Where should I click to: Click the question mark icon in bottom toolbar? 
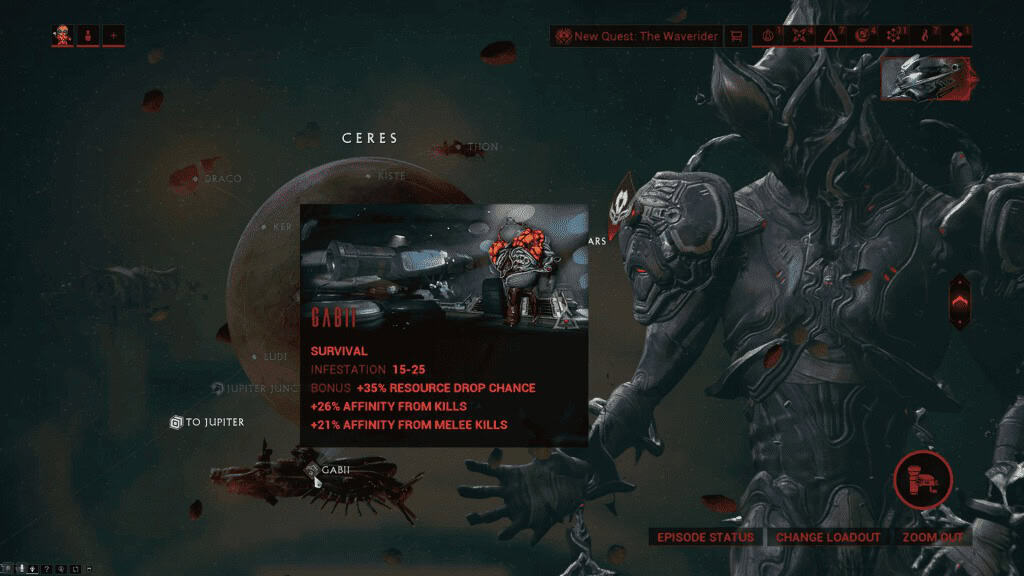[47, 569]
